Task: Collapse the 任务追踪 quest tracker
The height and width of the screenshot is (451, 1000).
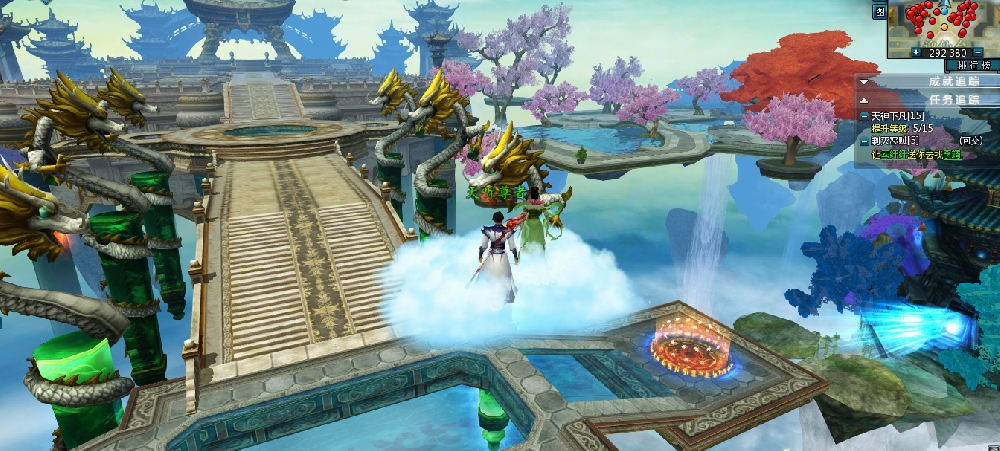Action: tap(865, 100)
